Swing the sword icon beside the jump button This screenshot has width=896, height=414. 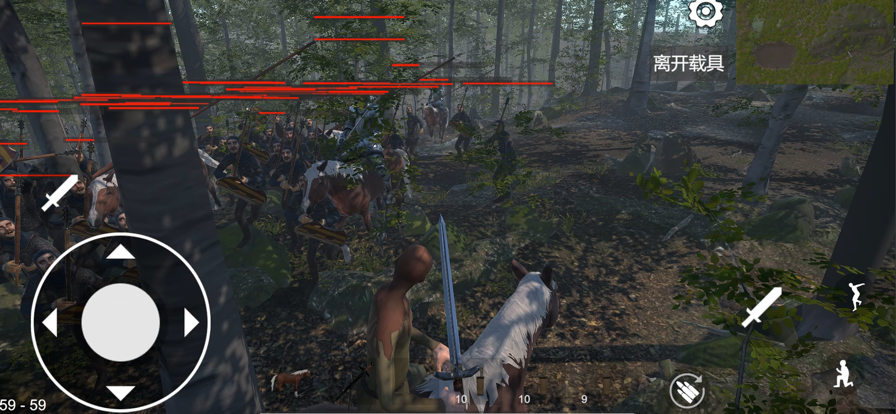[762, 308]
